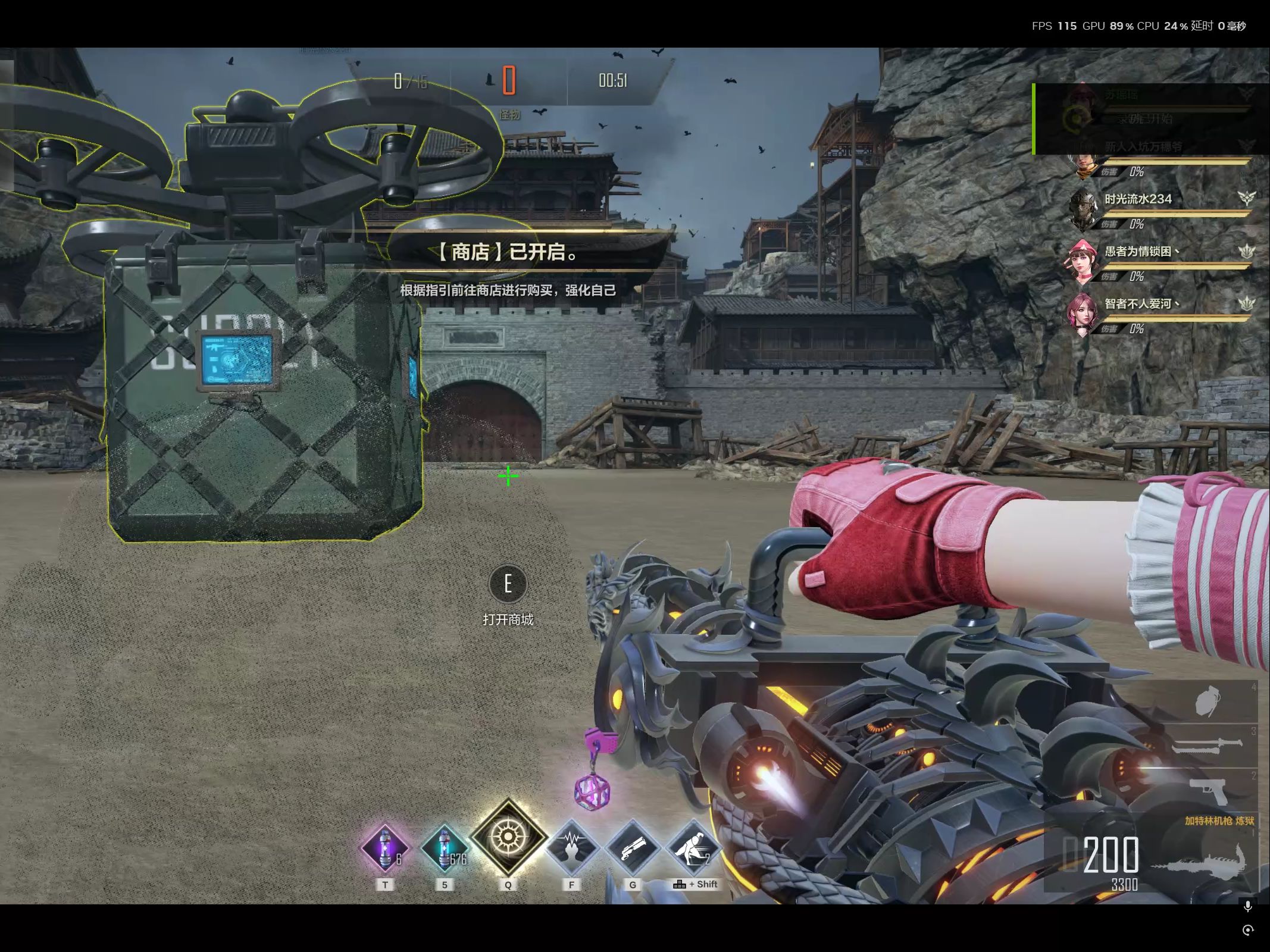Use the purple healing vial item

[x=385, y=848]
